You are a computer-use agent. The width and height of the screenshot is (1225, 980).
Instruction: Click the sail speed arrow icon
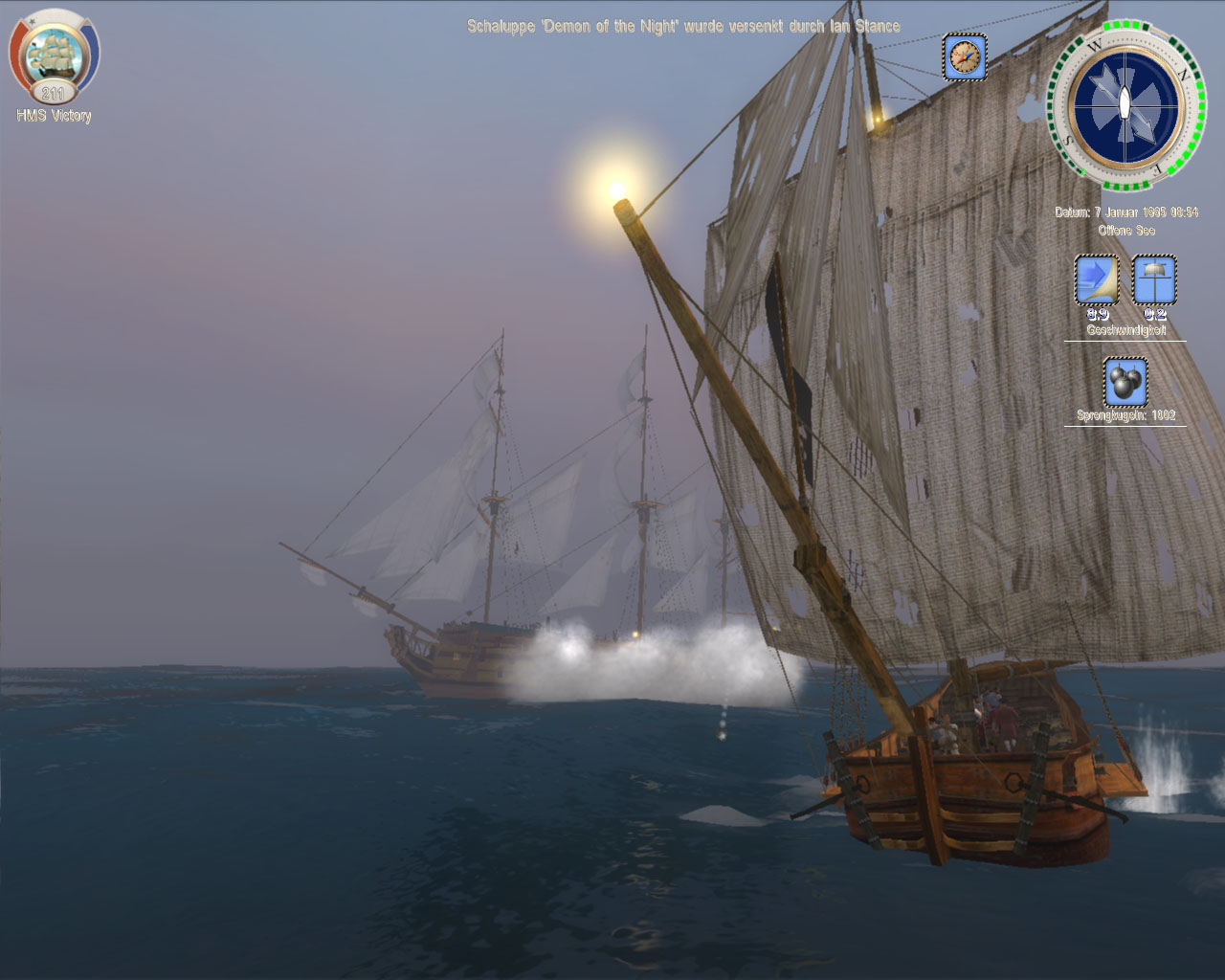[1097, 279]
